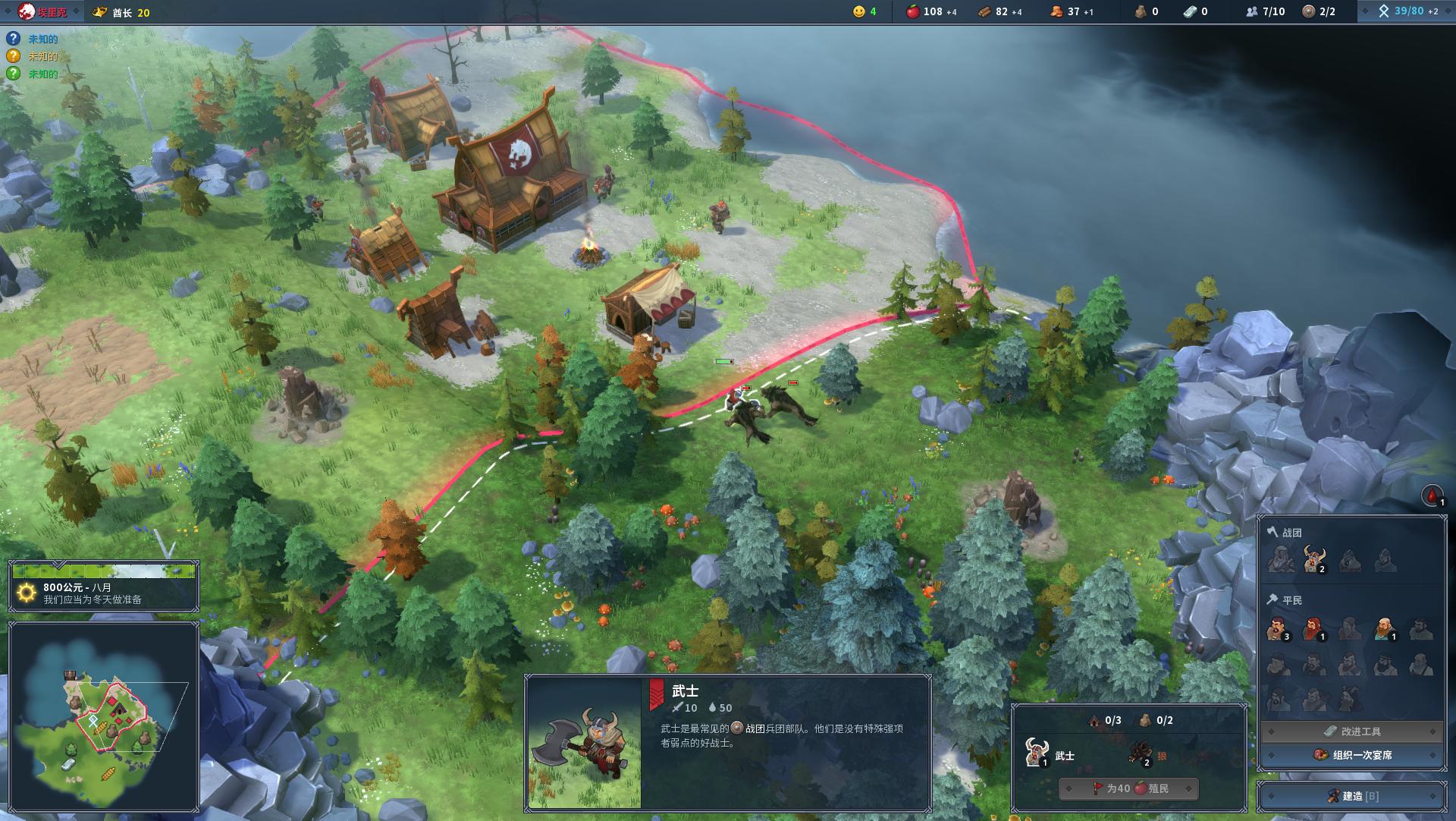Image resolution: width=1456 pixels, height=821 pixels.
Task: Click the wood resource icon showing 82
Action: tap(983, 13)
